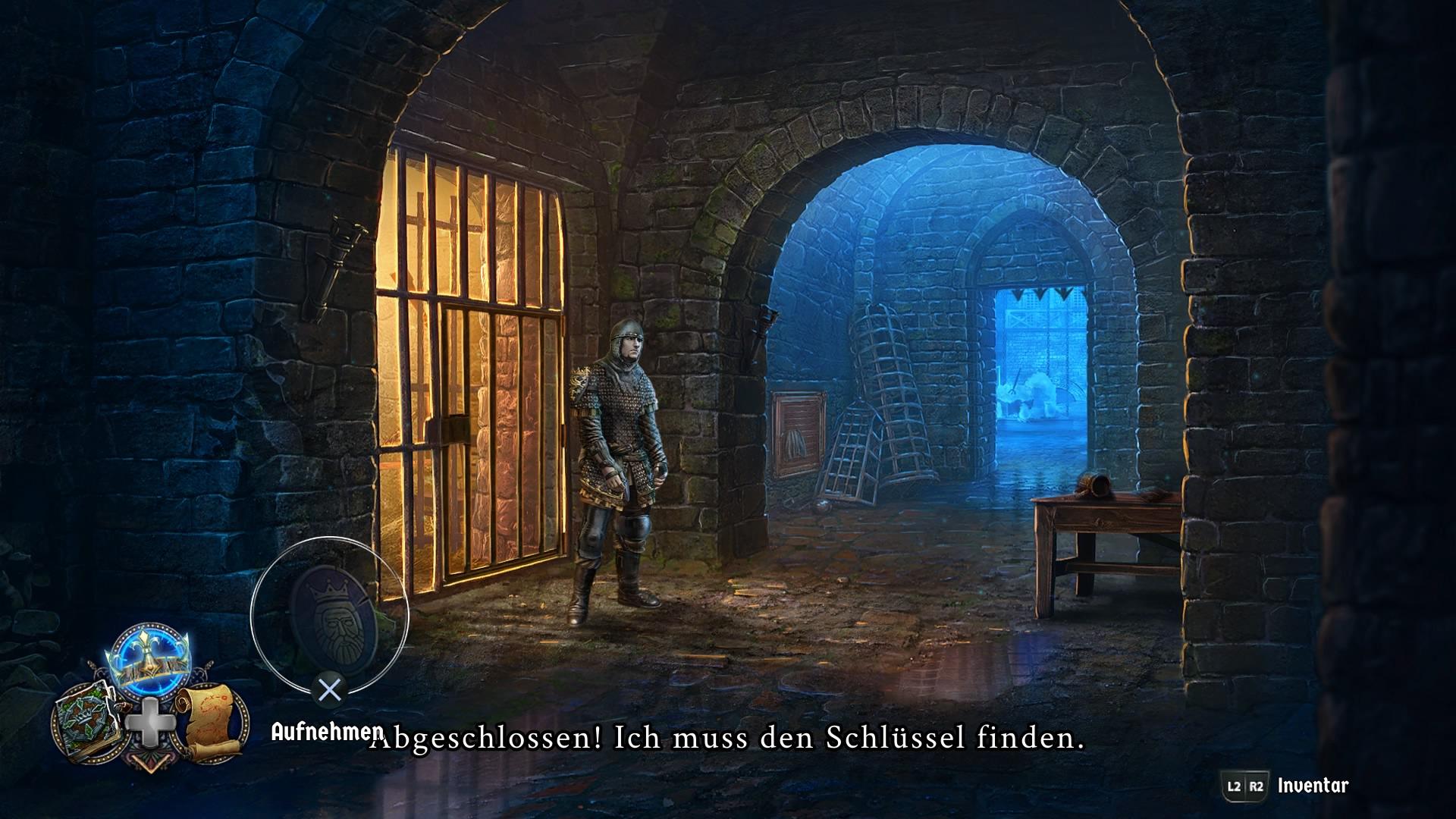Viewport: 1456px width, 819px height.
Task: Click the silver d-pad plus icon
Action: [x=150, y=722]
